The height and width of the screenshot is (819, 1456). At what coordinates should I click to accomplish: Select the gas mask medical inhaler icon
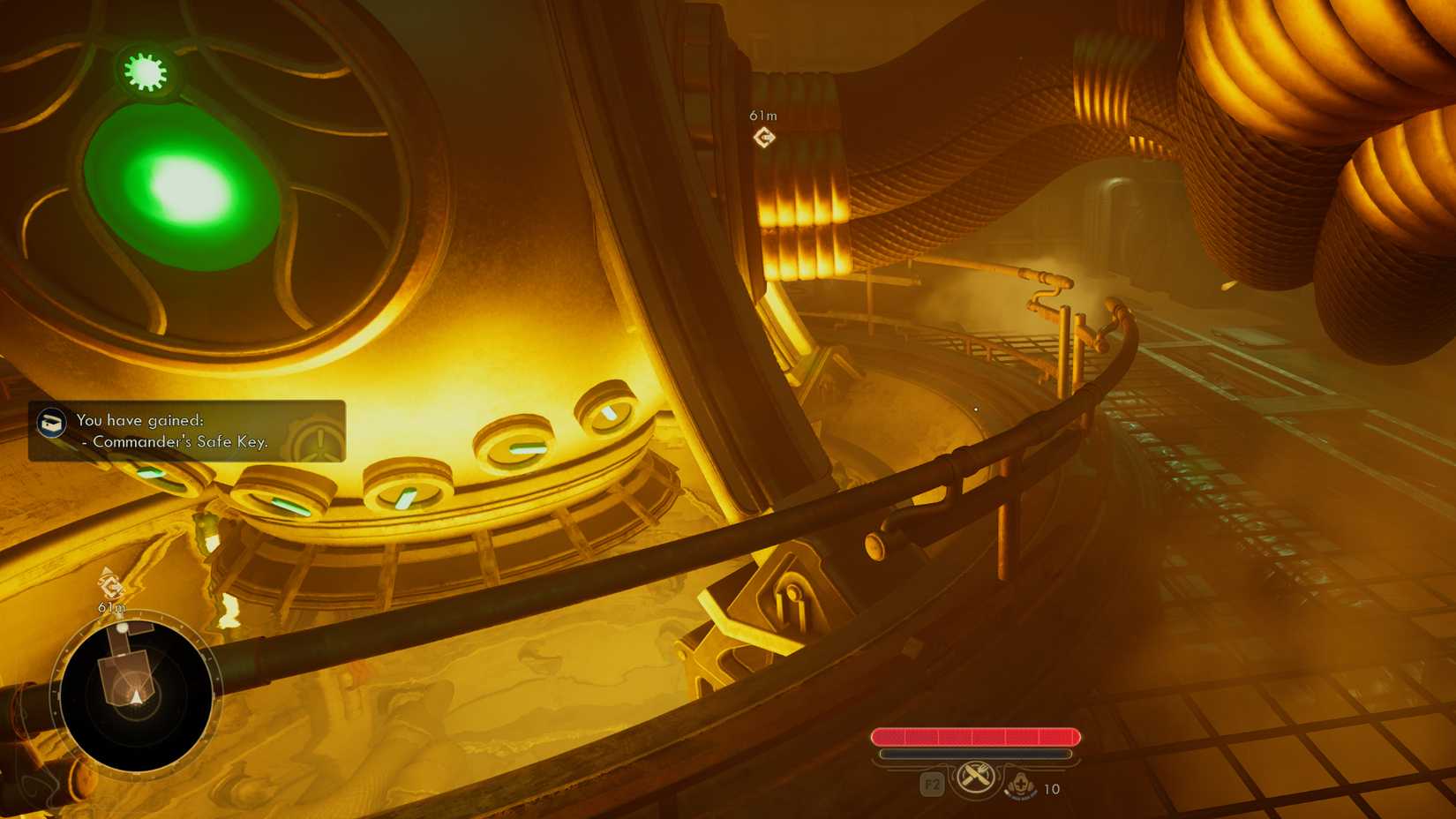1020,785
